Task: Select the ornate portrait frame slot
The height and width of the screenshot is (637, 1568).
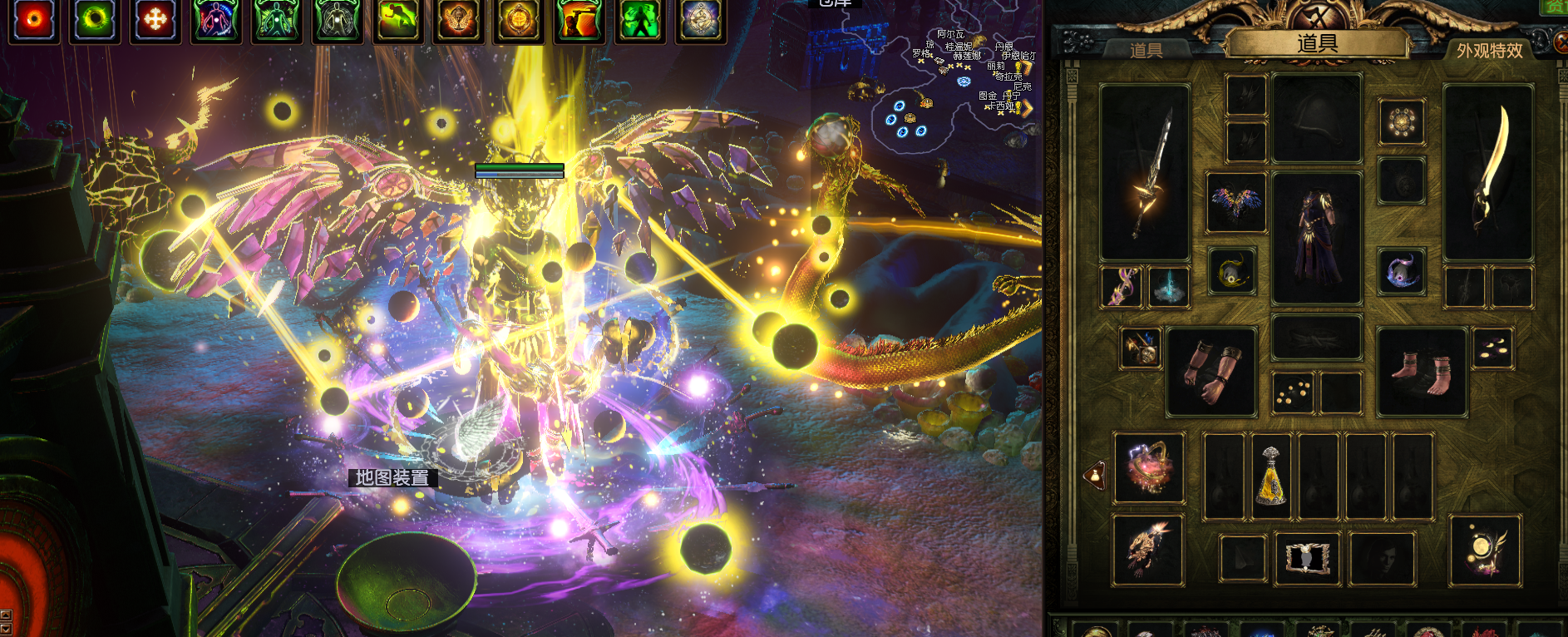Action: click(x=1307, y=557)
